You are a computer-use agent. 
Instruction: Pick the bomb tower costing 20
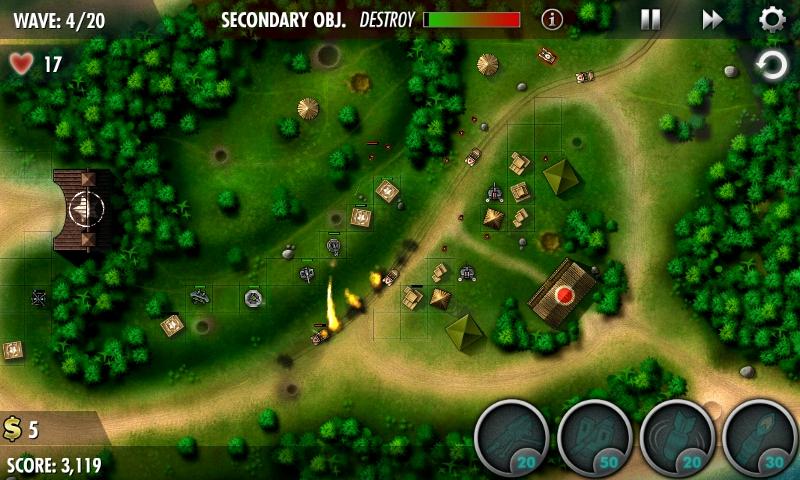677,437
